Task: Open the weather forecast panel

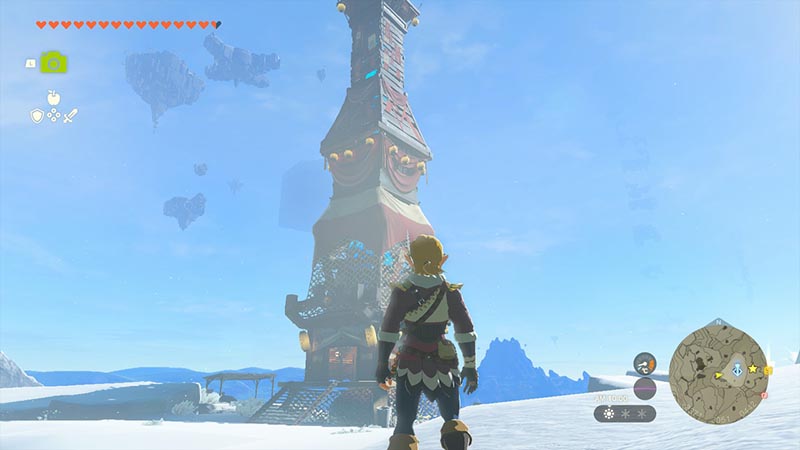Action: [625, 413]
